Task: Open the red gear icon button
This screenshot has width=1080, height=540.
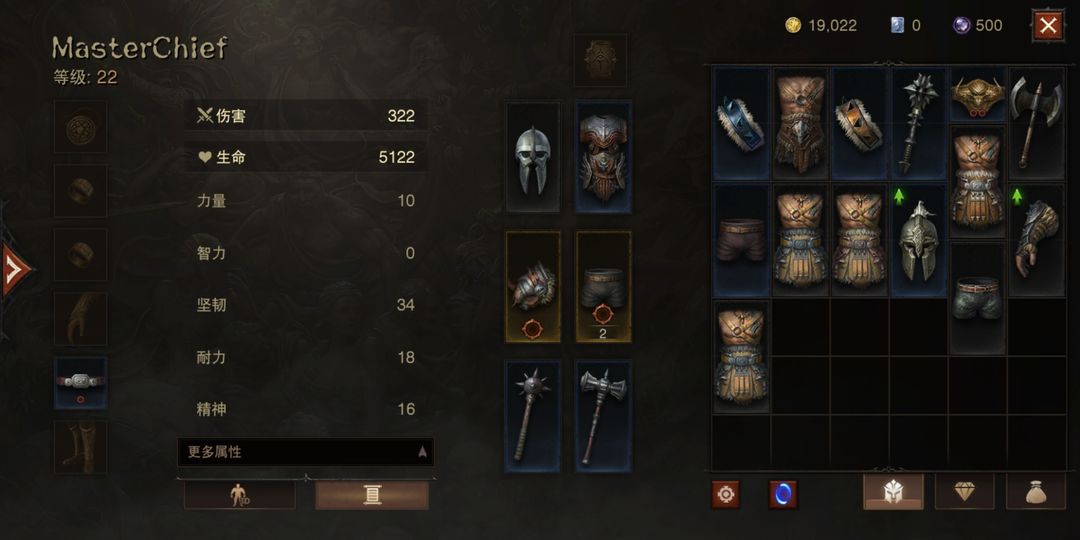Action: tap(726, 494)
